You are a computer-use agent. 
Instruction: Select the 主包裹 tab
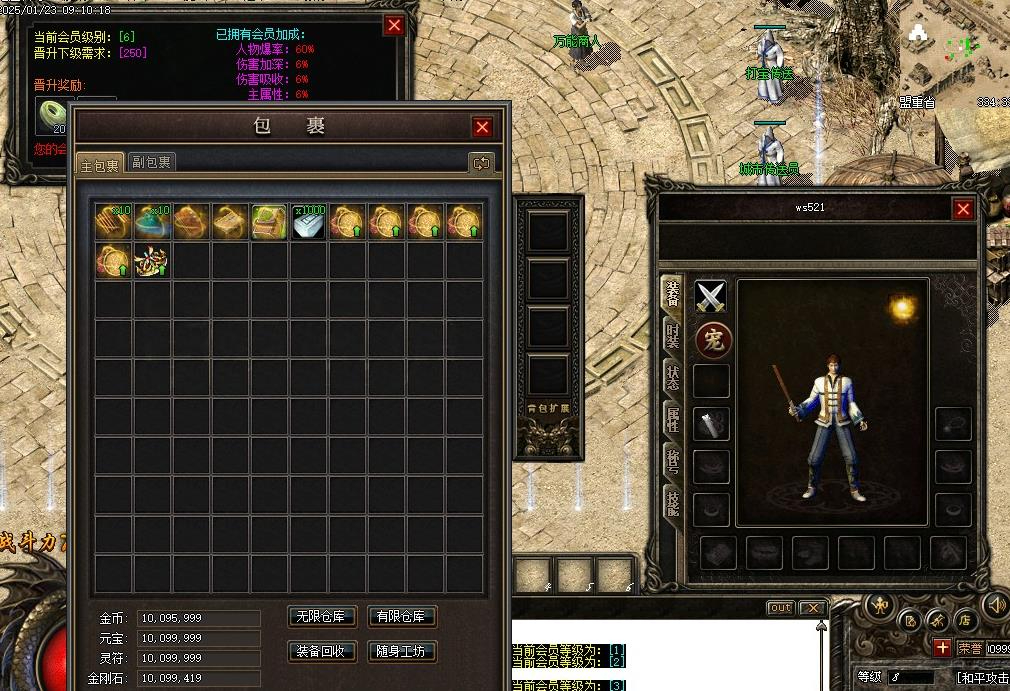pyautogui.click(x=100, y=165)
